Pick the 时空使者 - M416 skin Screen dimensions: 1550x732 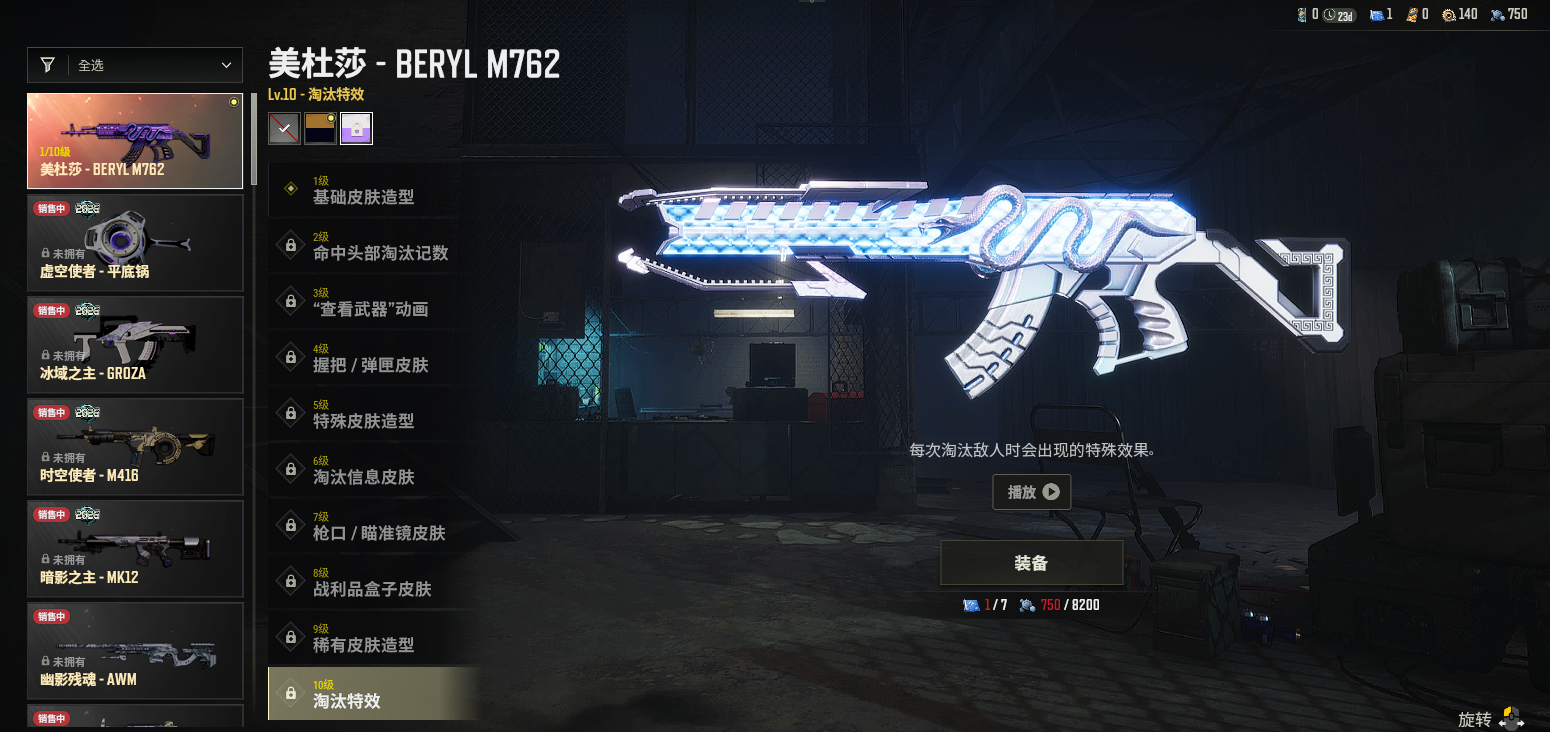coord(134,447)
